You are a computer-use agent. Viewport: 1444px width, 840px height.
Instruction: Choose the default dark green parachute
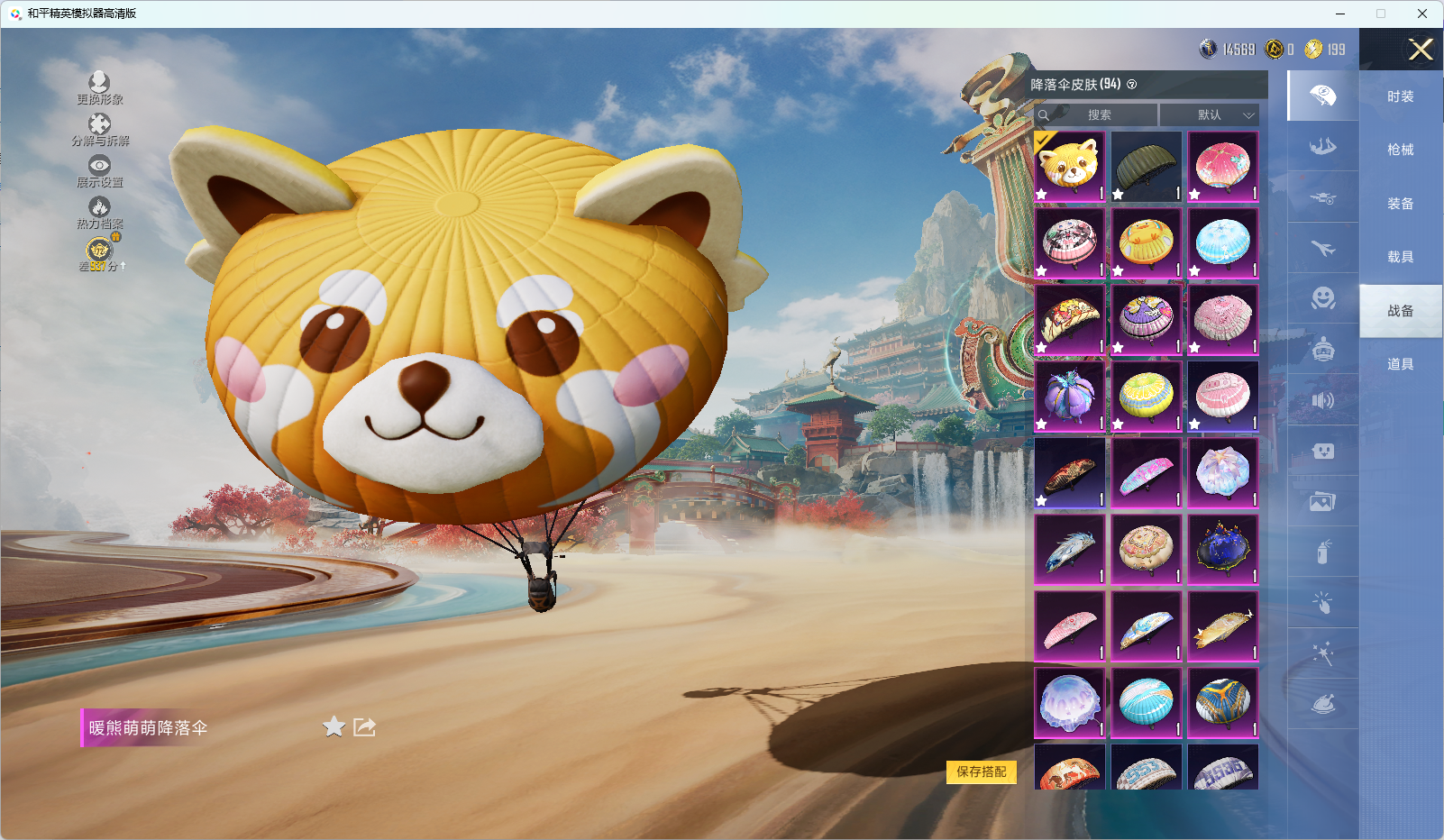click(1146, 167)
